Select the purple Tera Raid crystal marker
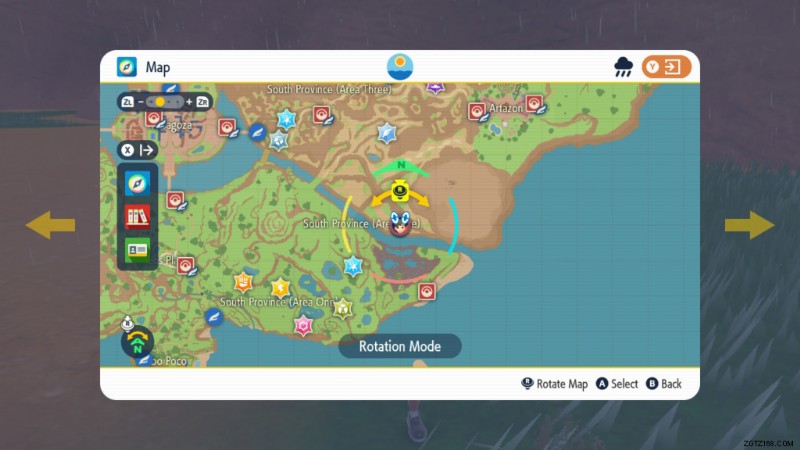The height and width of the screenshot is (450, 800). [435, 88]
